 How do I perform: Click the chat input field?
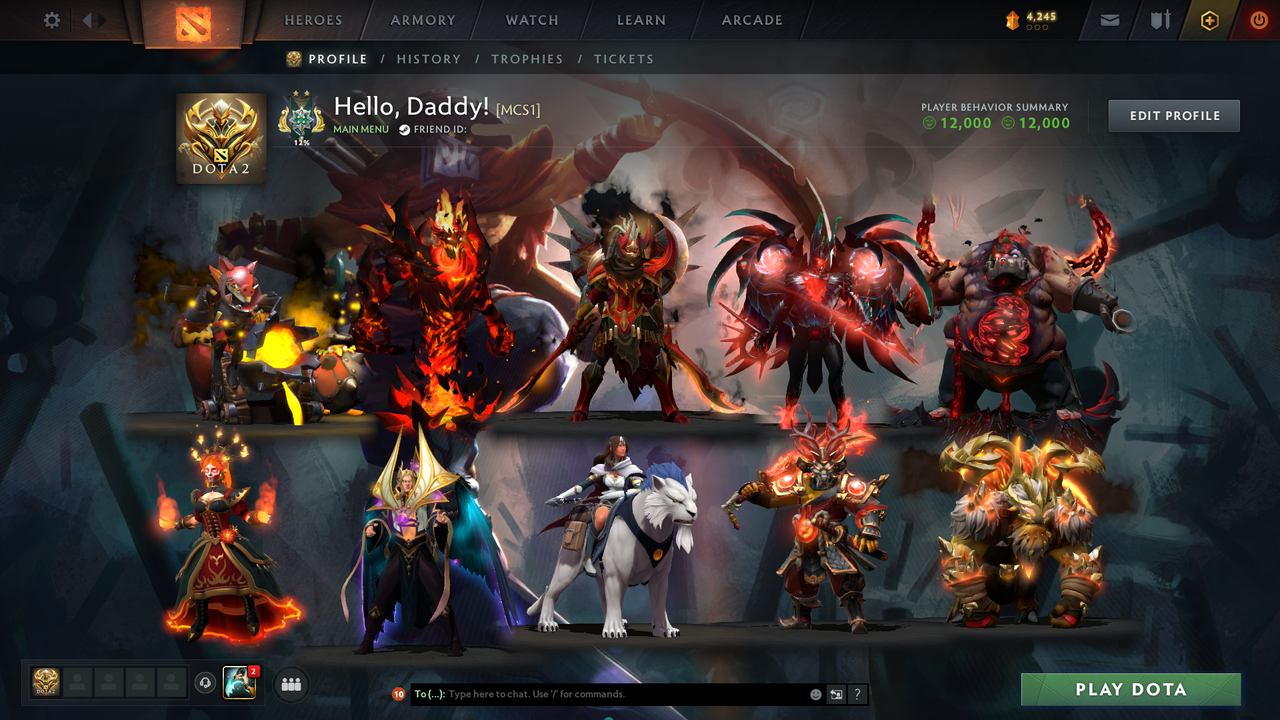click(600, 694)
